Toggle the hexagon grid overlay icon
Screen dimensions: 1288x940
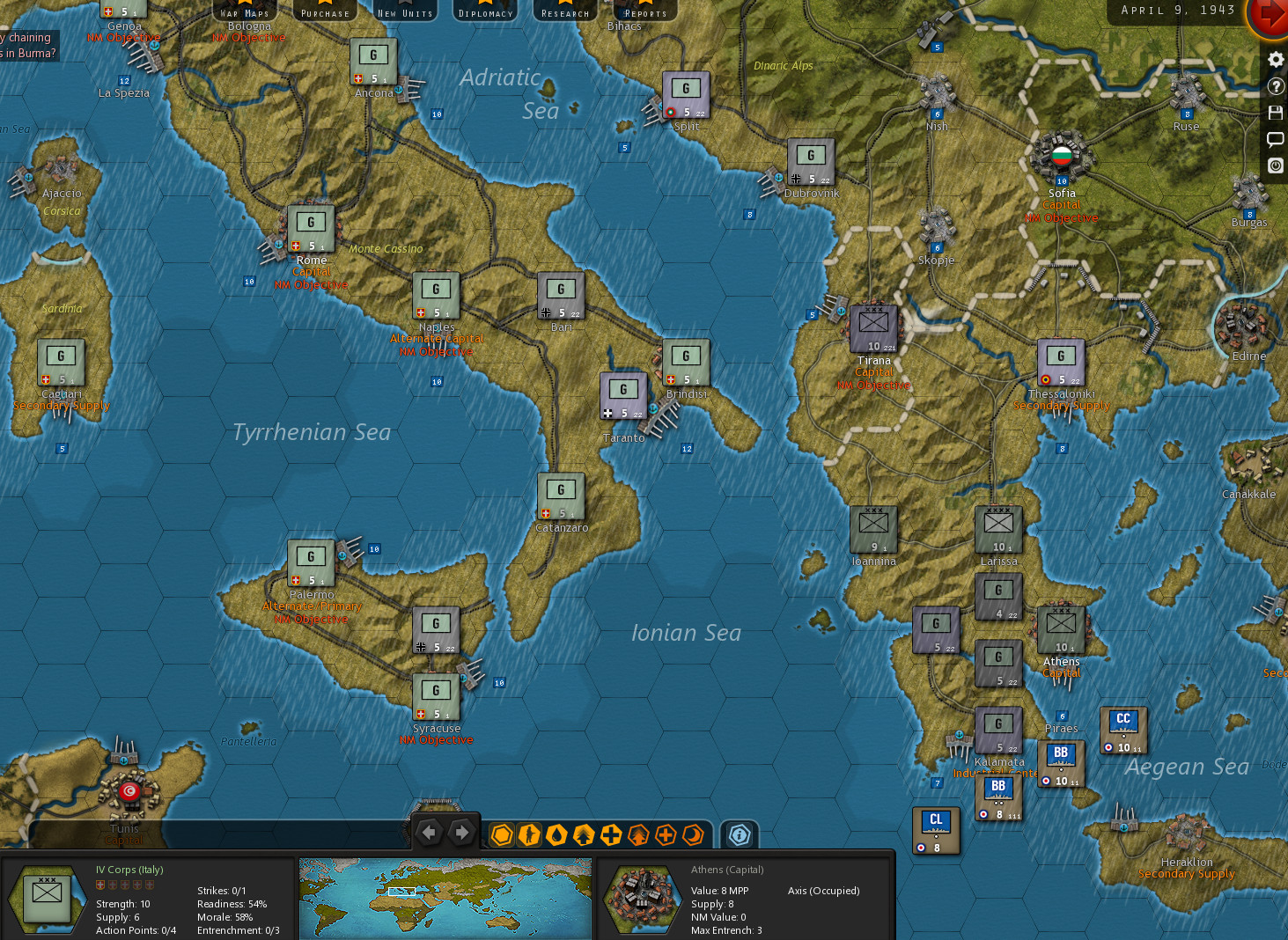502,834
